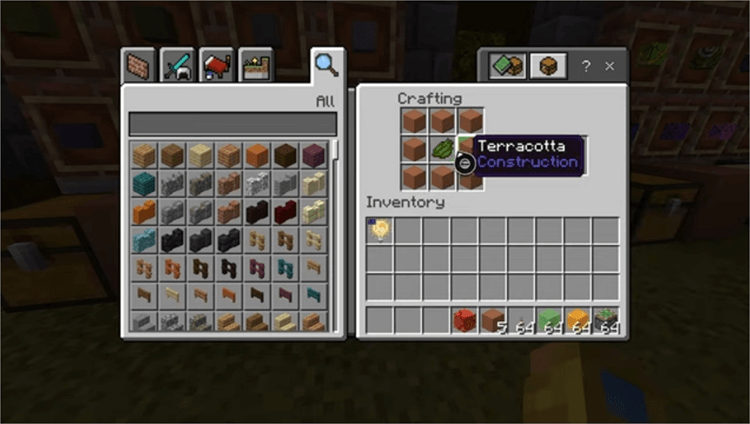Image resolution: width=750 pixels, height=424 pixels.
Task: Switch to the Construction blocks tab
Action: 139,65
